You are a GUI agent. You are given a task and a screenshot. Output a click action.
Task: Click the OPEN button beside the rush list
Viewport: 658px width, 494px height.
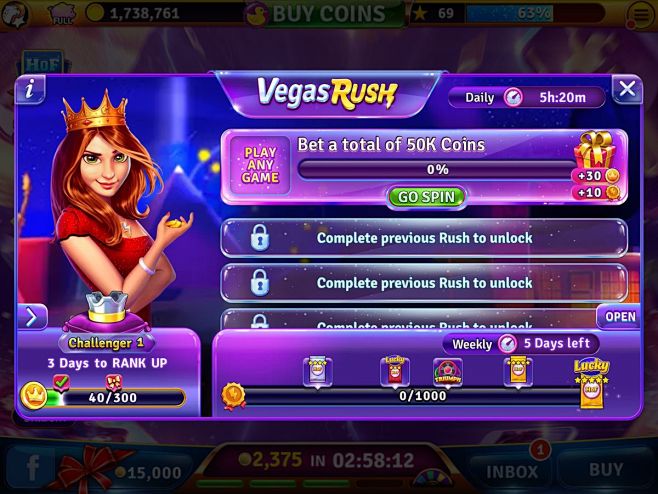point(619,317)
